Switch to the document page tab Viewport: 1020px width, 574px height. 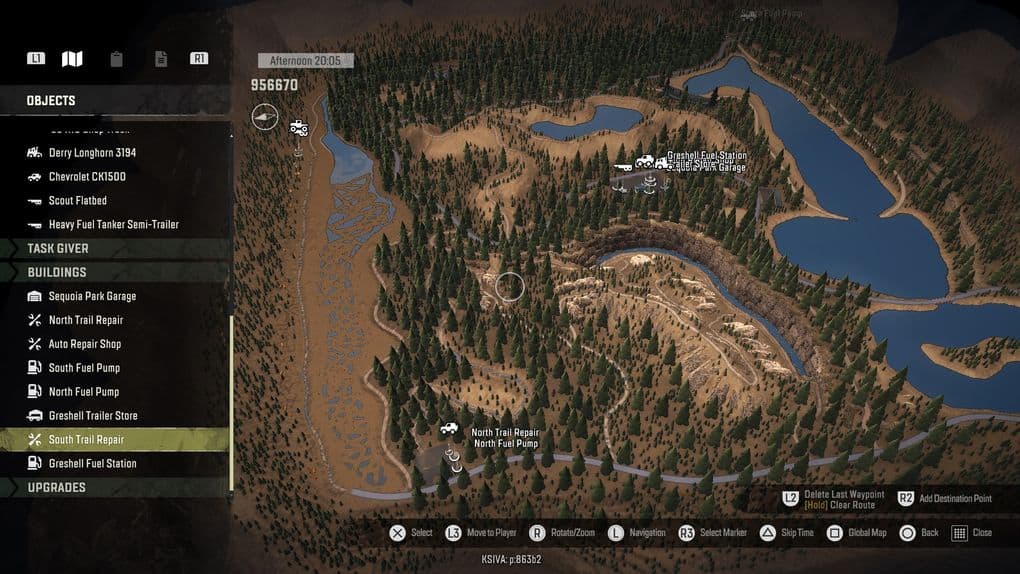(161, 59)
